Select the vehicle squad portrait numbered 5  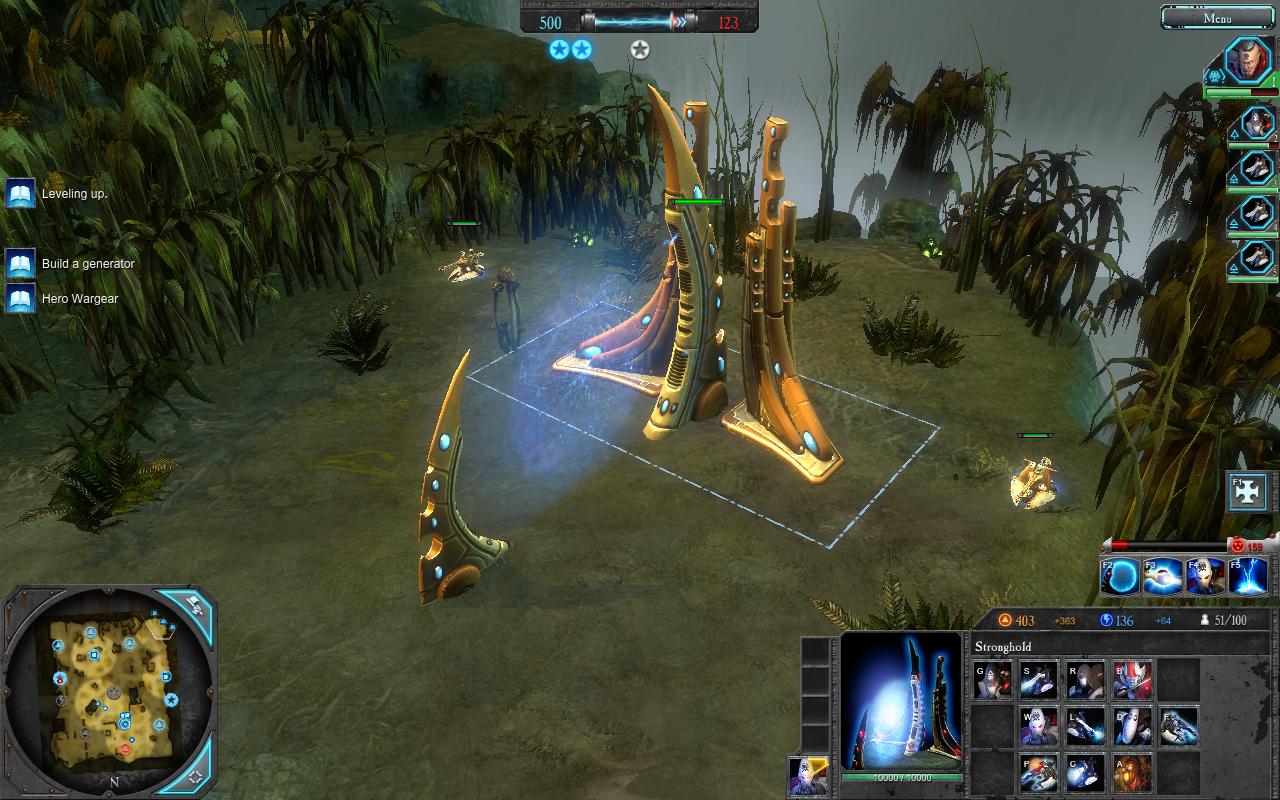point(1256,258)
